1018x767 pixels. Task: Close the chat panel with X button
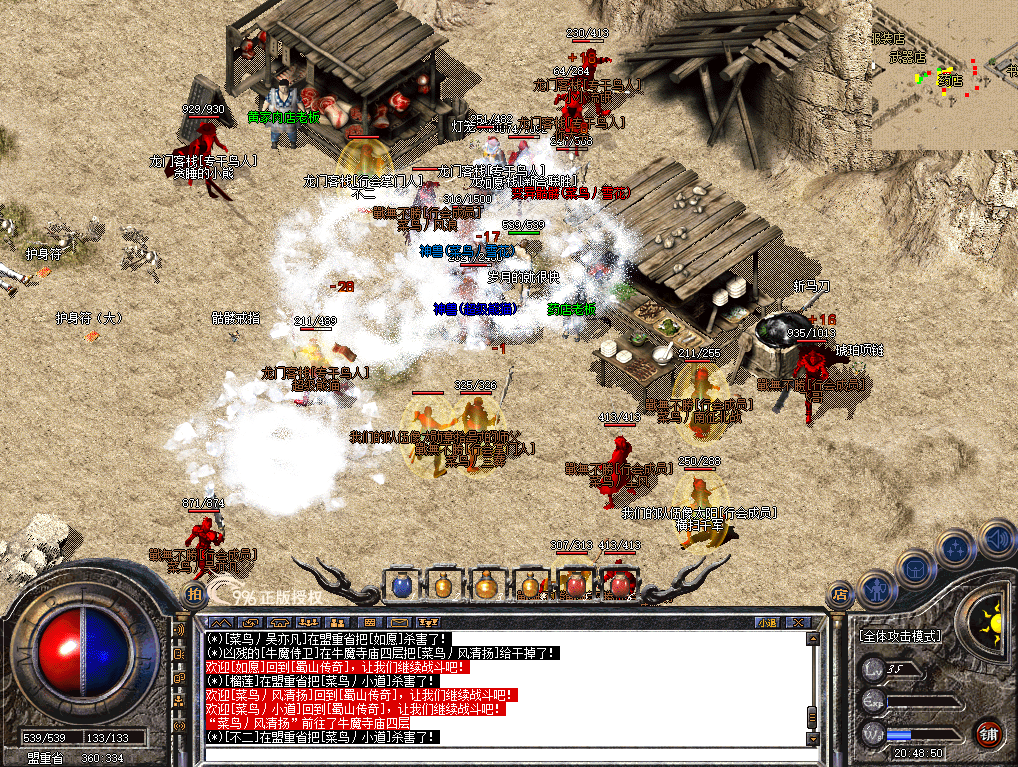797,622
